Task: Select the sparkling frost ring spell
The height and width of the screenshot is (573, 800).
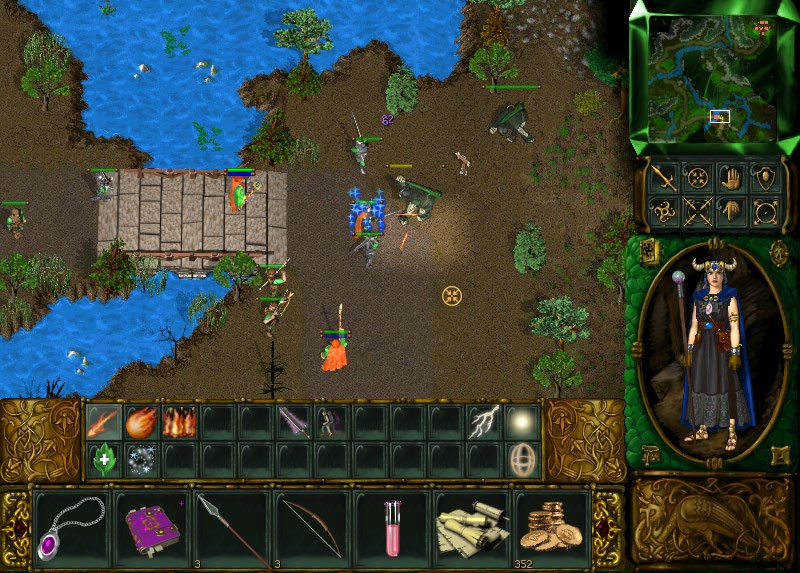Action: pyautogui.click(x=142, y=460)
